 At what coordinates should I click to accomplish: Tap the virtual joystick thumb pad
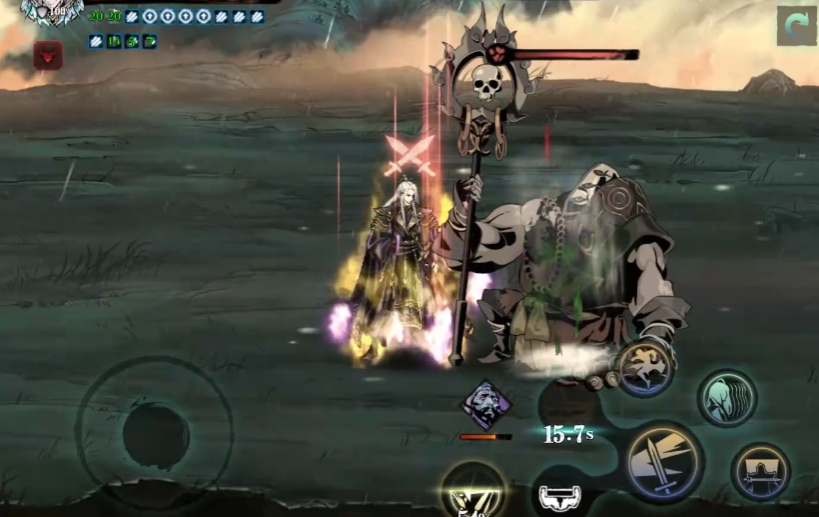(x=156, y=434)
